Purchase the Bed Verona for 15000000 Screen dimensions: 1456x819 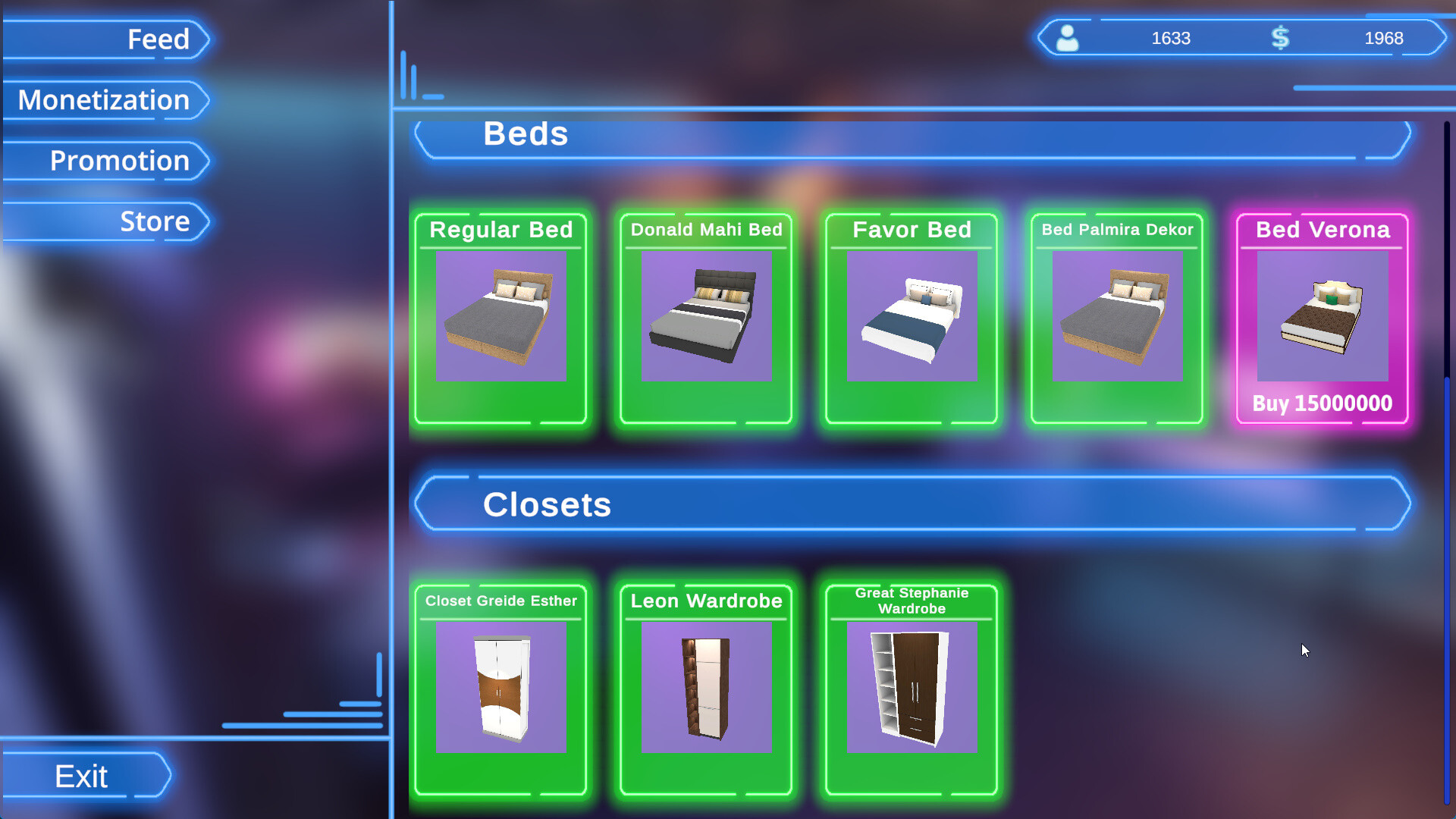click(1321, 317)
